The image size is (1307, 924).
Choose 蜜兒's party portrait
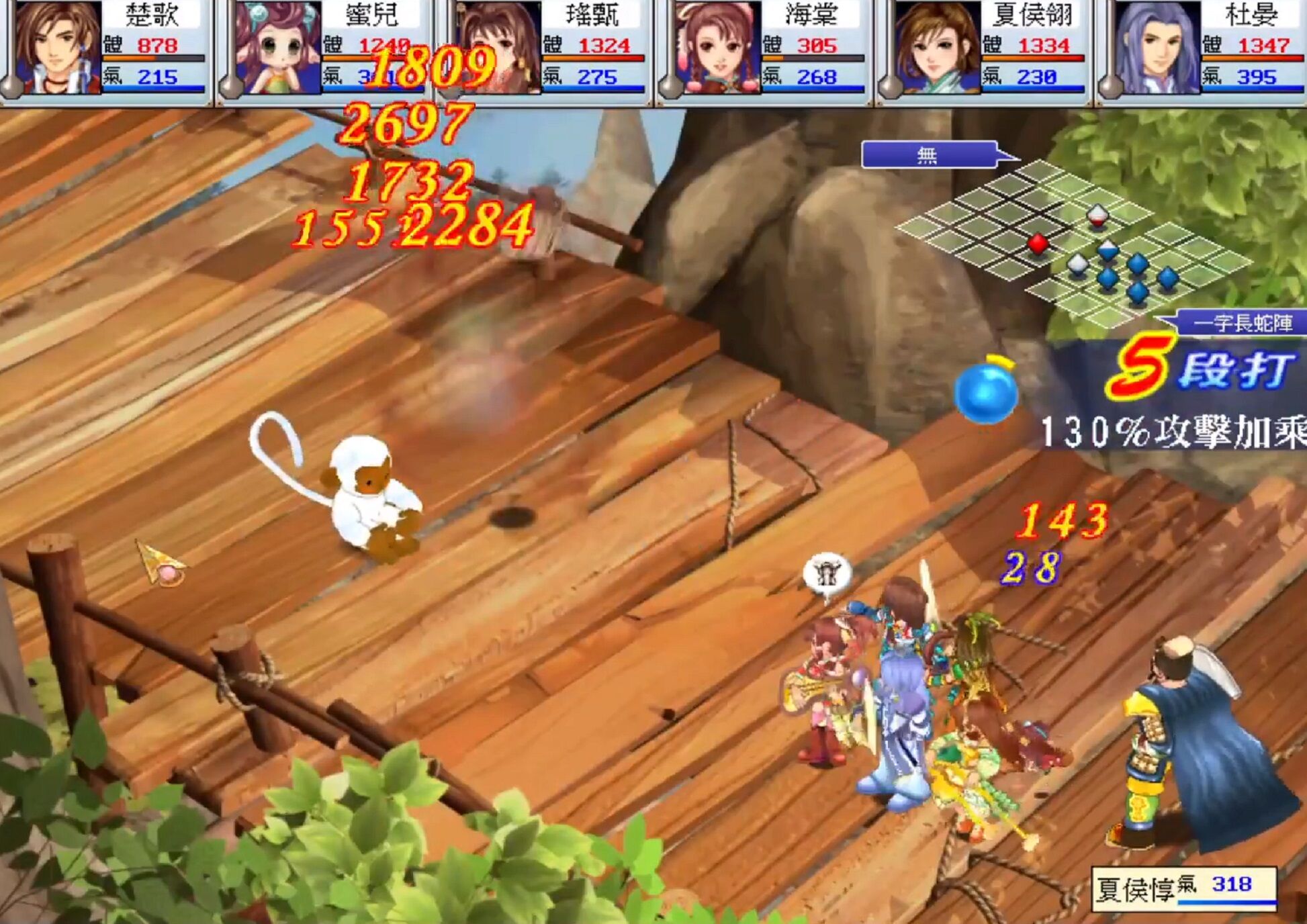point(277,48)
